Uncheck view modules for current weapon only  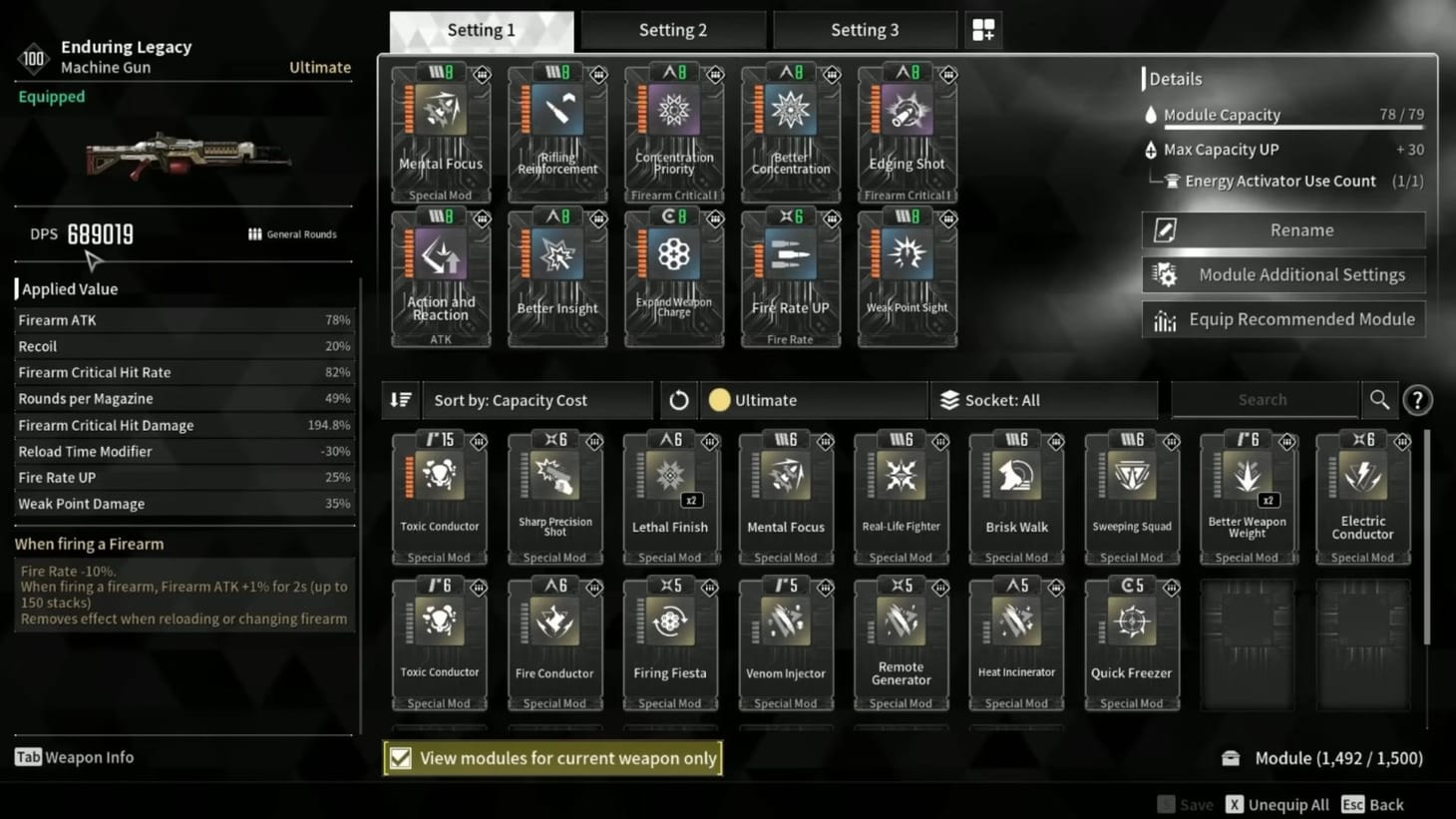tap(402, 757)
